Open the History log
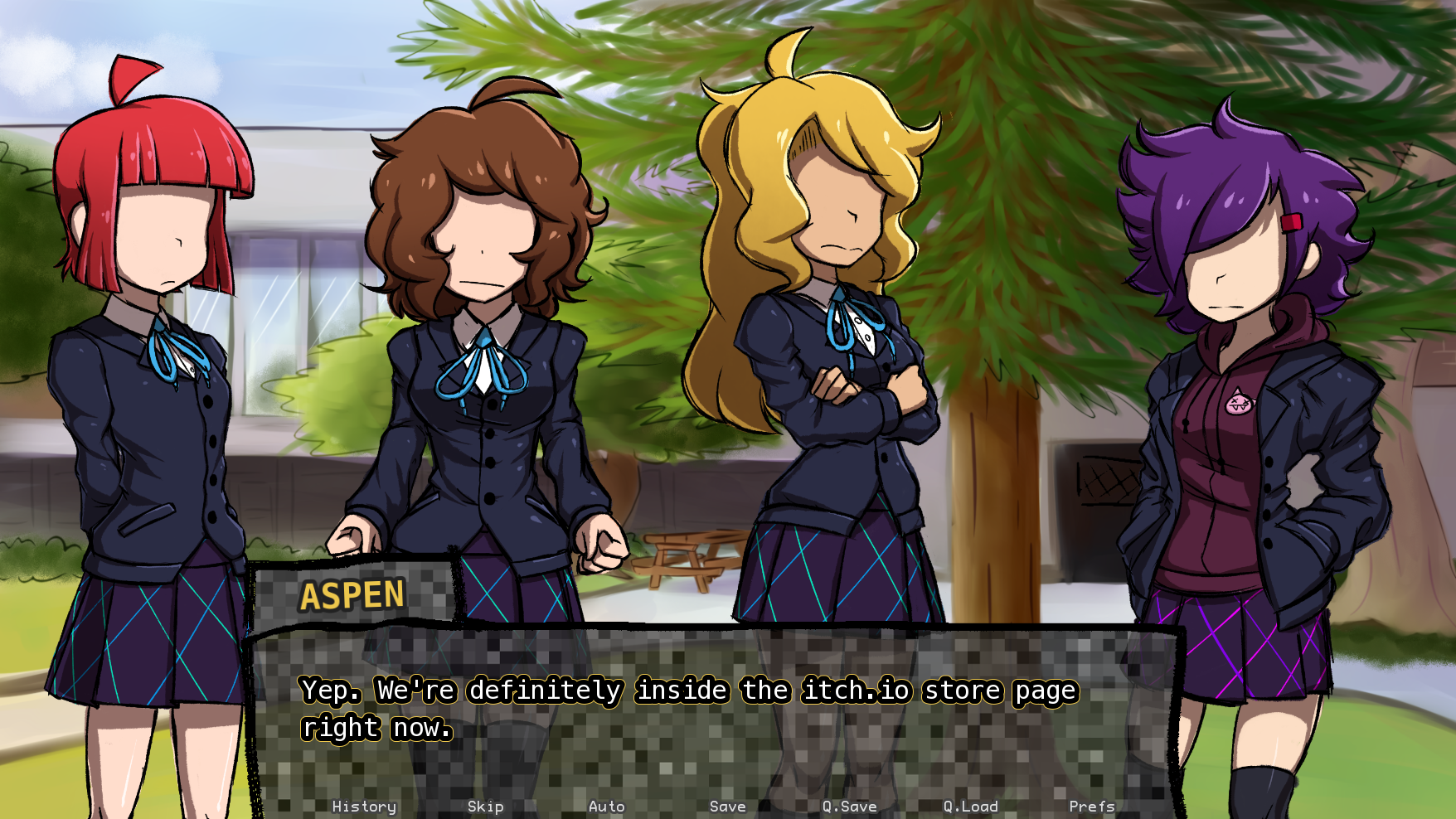The image size is (1456, 819). click(x=363, y=805)
